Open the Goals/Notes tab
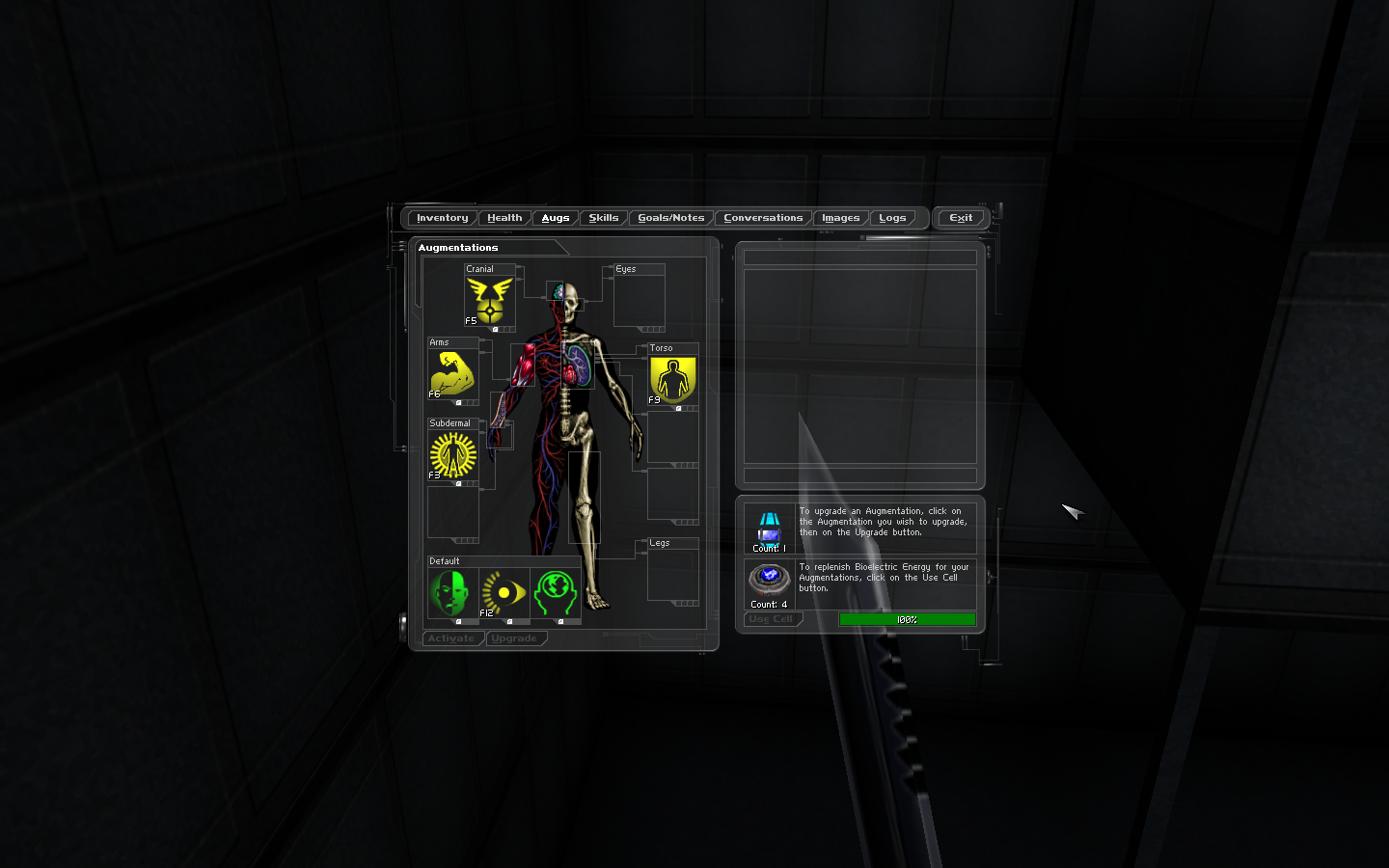The image size is (1389, 868). pos(671,218)
